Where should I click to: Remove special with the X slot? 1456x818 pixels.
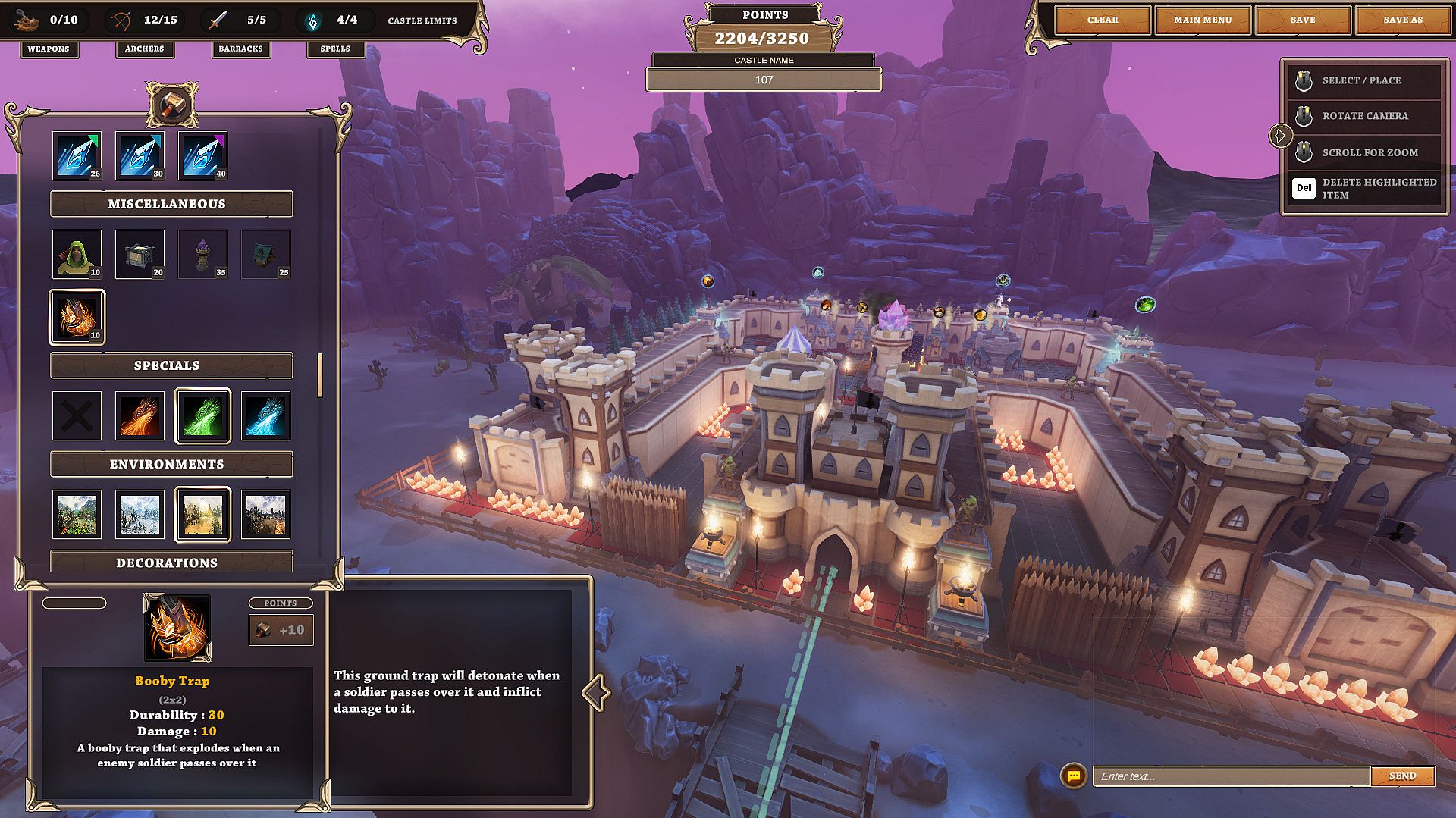(77, 415)
